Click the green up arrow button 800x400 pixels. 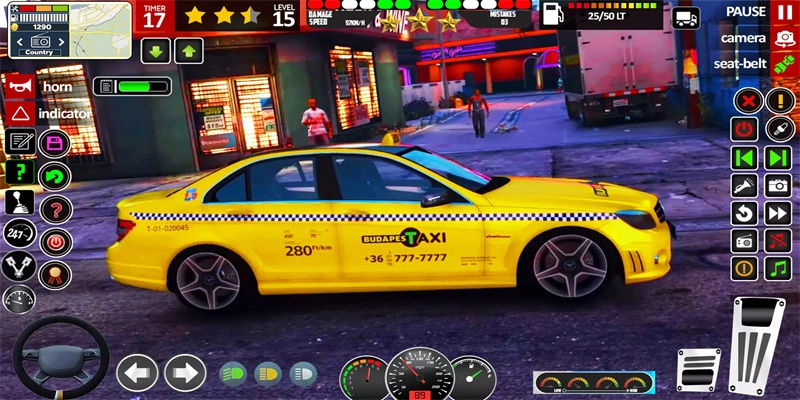tap(189, 51)
